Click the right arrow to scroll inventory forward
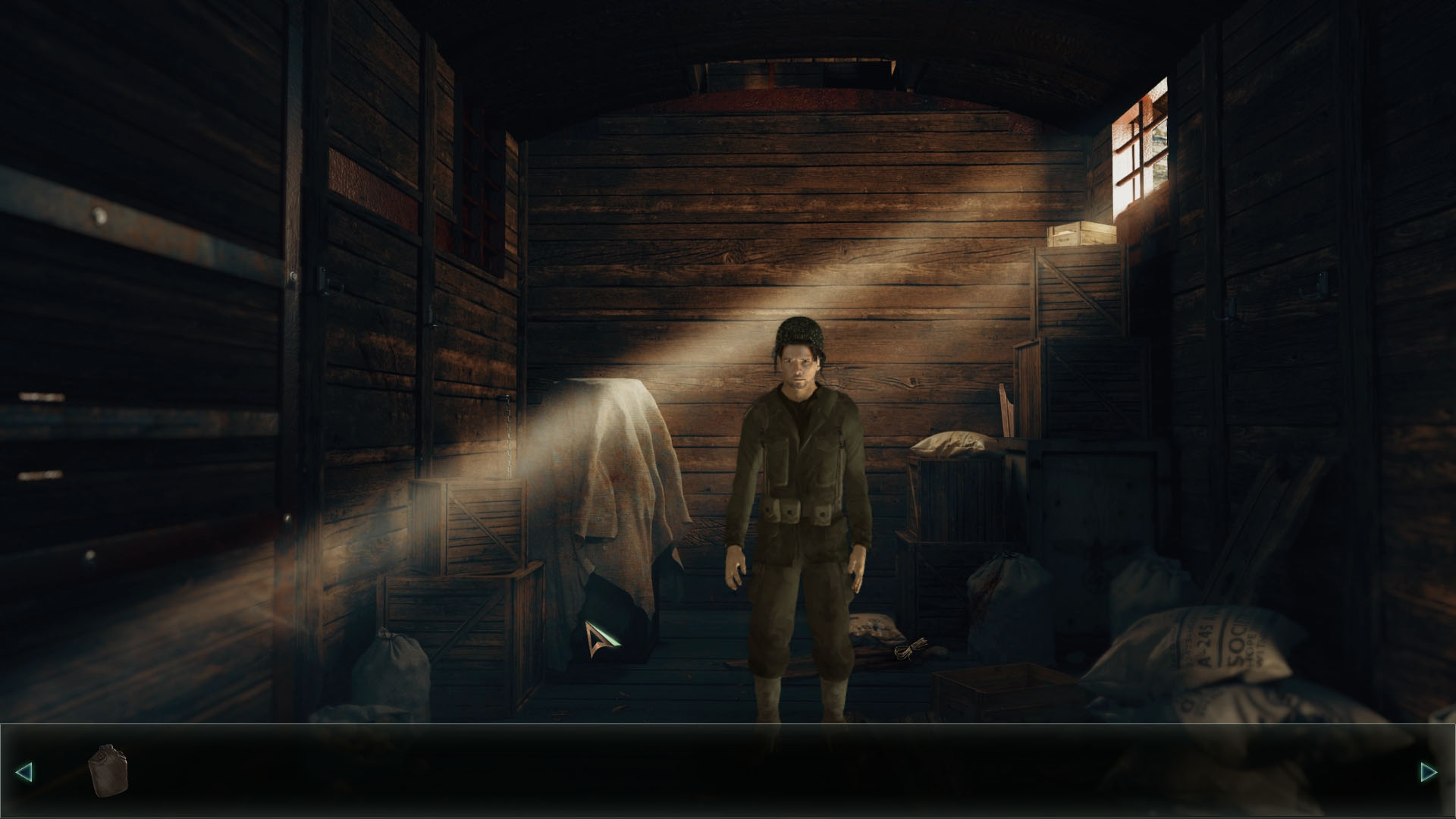The image size is (1456, 819). 1429,772
